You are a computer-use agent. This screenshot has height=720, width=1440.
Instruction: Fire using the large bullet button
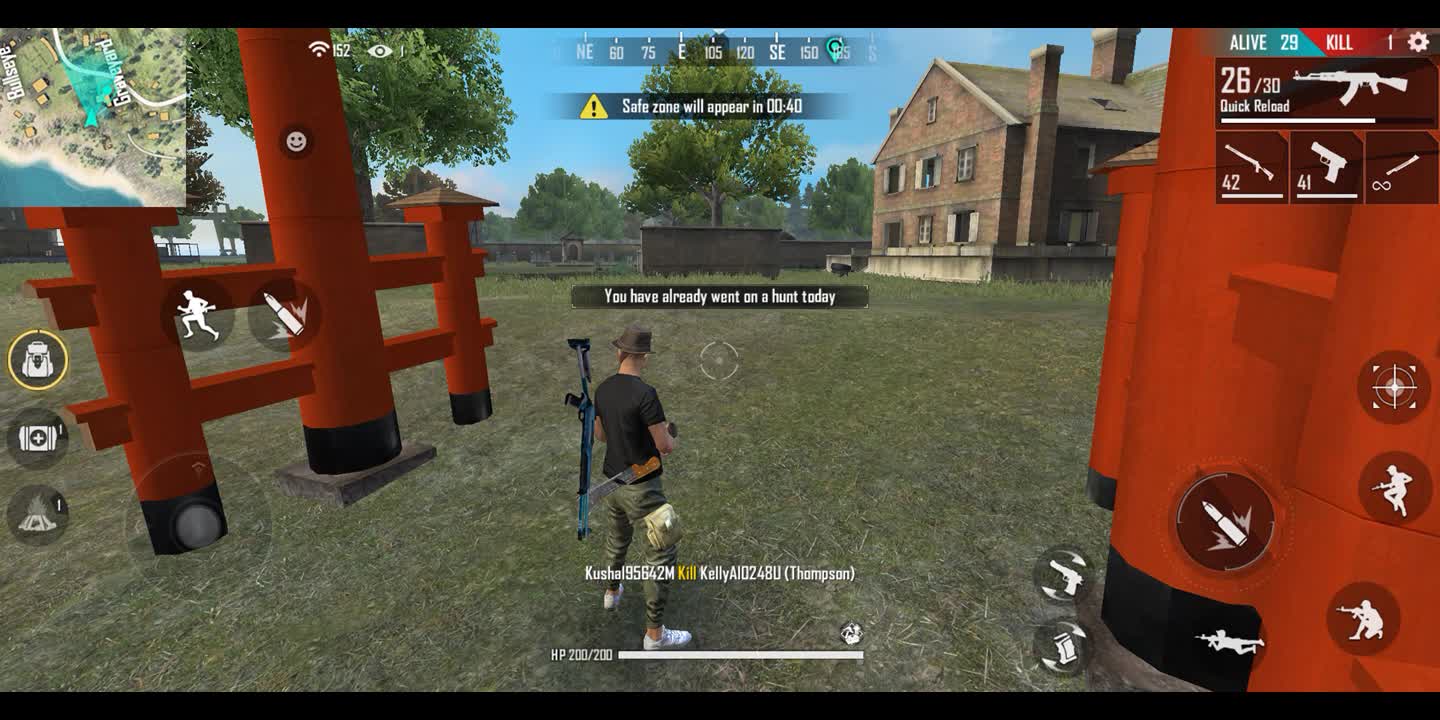click(x=1225, y=521)
